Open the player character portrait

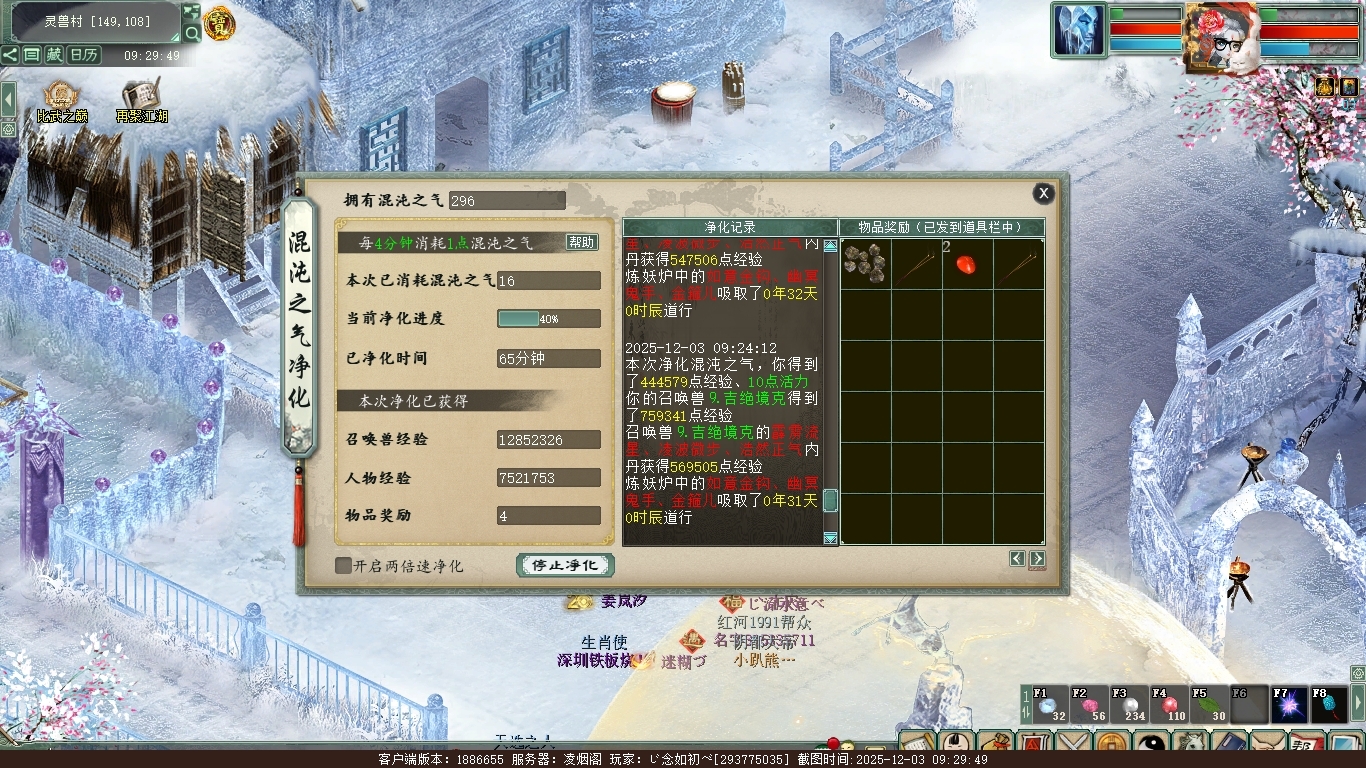click(x=1220, y=36)
